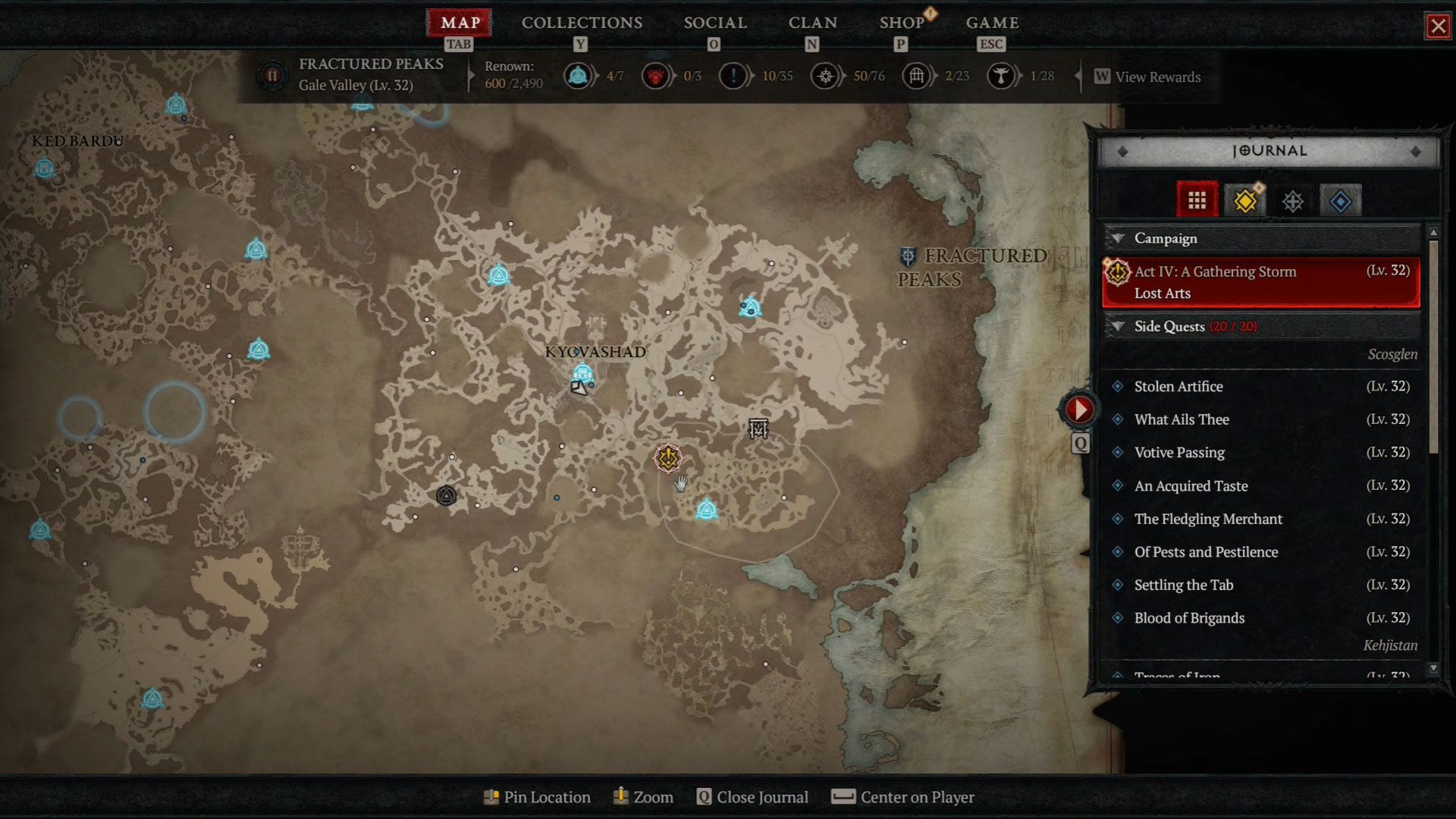
Task: Choose the What Ails Thee quest
Action: [x=1181, y=419]
